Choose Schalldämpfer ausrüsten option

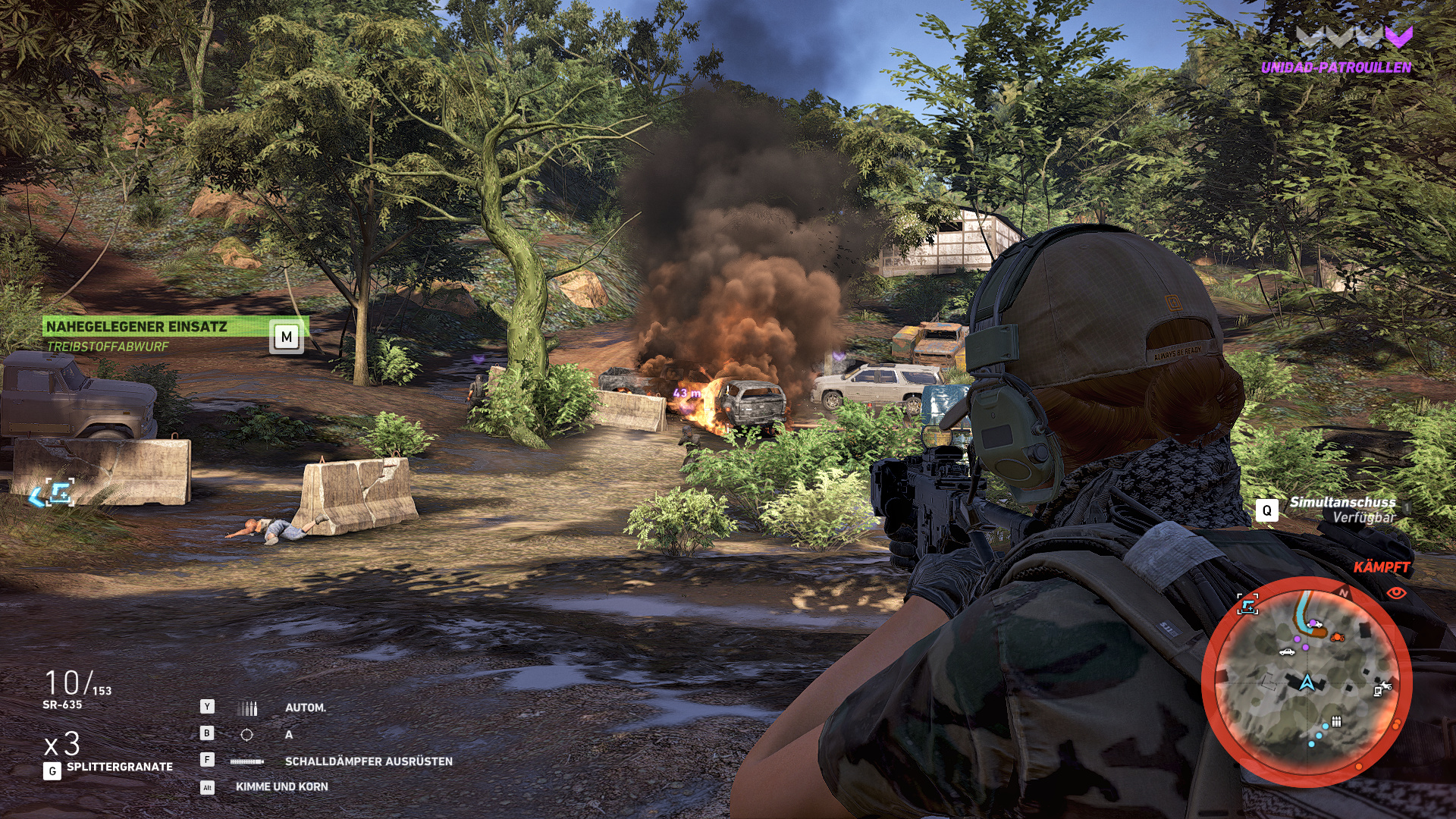pyautogui.click(x=369, y=761)
